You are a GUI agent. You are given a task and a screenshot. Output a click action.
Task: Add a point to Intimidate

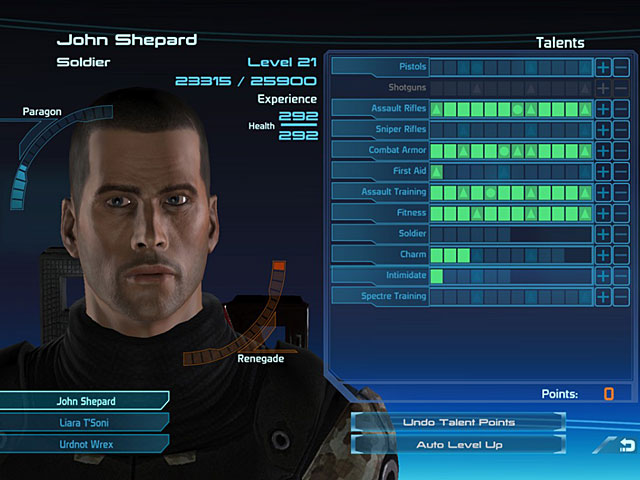coord(603,275)
